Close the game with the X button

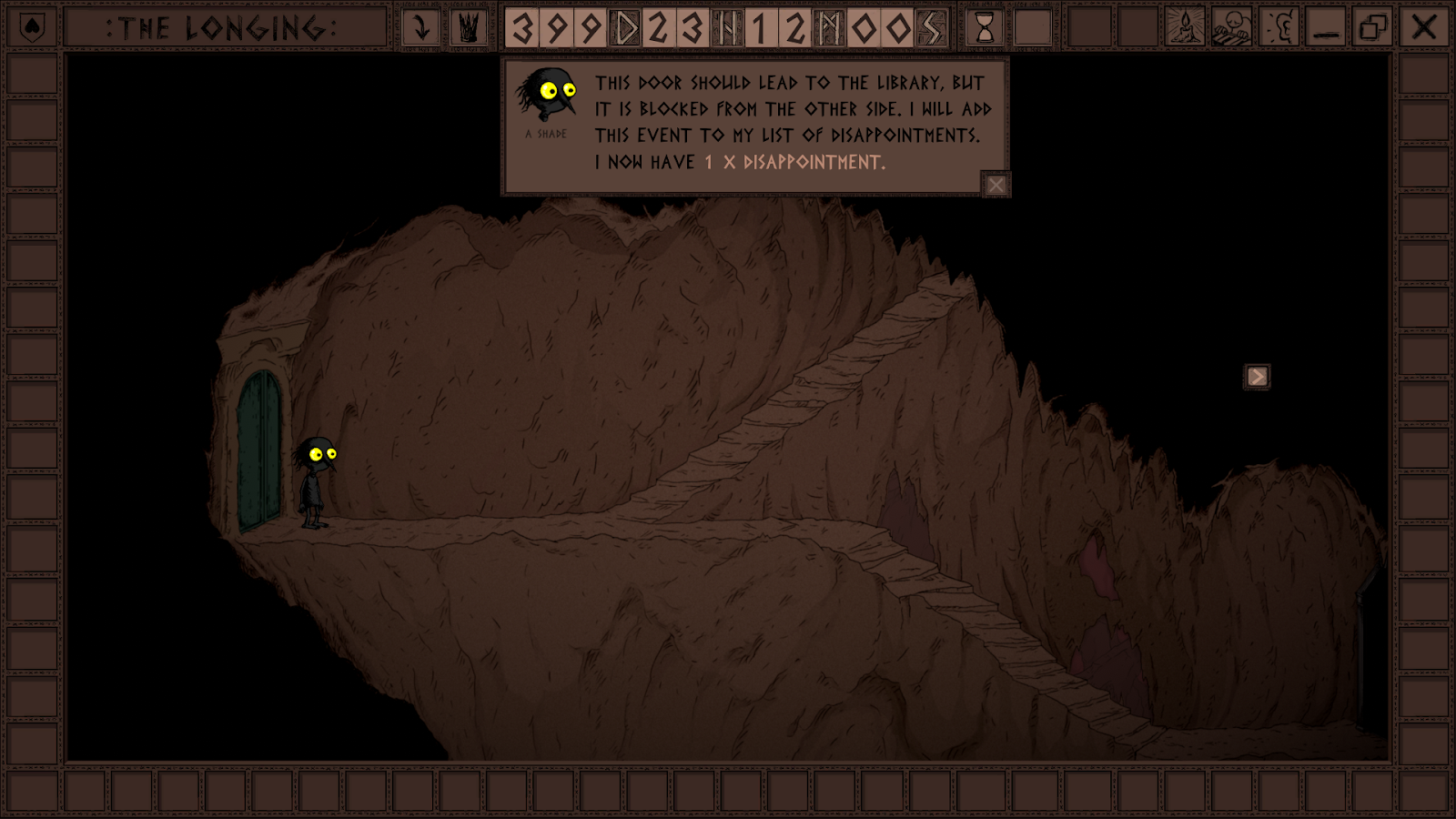[x=1423, y=28]
